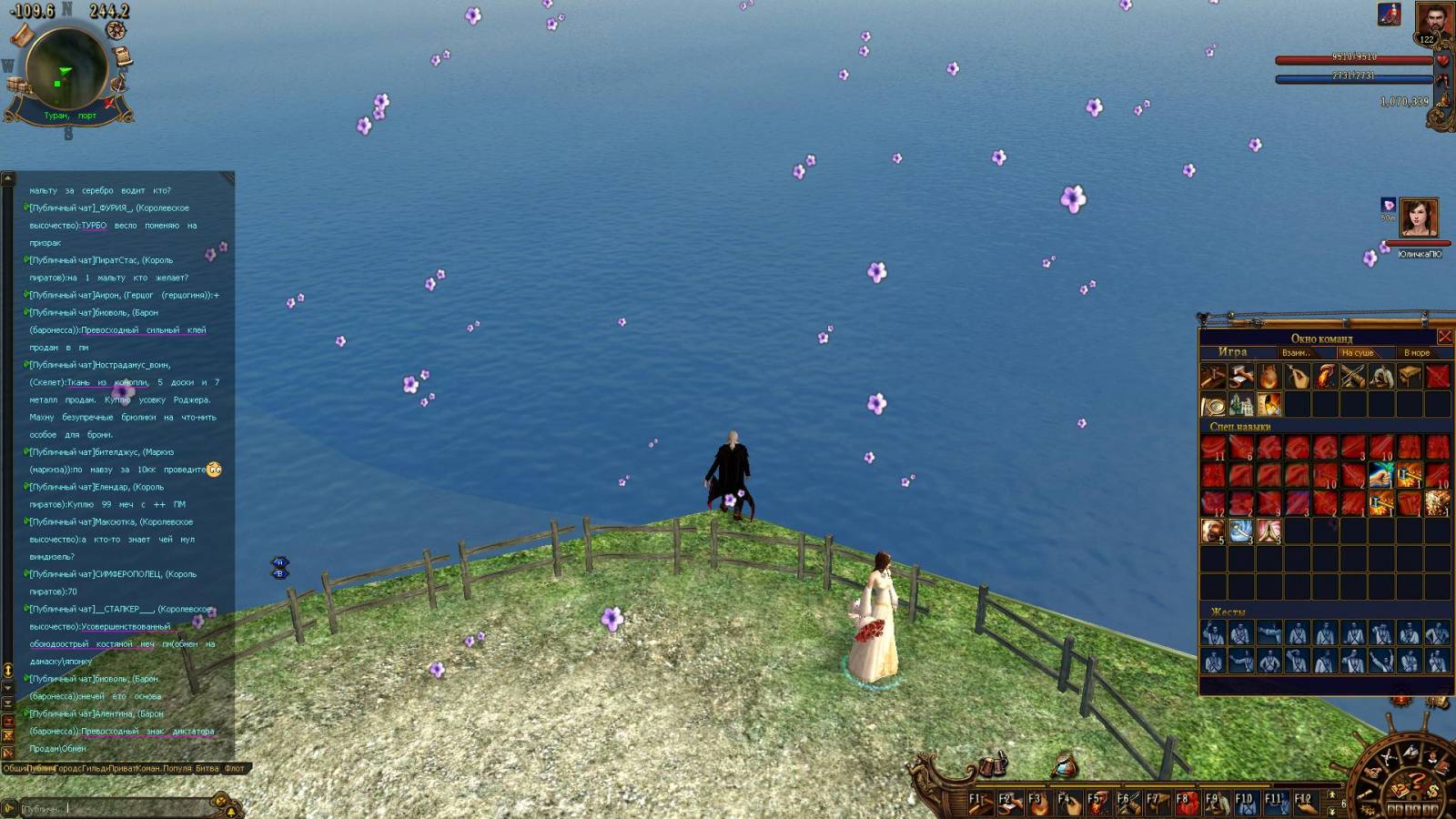Image resolution: width=1456 pixels, height=819 pixels.
Task: Trigger the F8 red flower hotbar slot
Action: tap(1187, 803)
